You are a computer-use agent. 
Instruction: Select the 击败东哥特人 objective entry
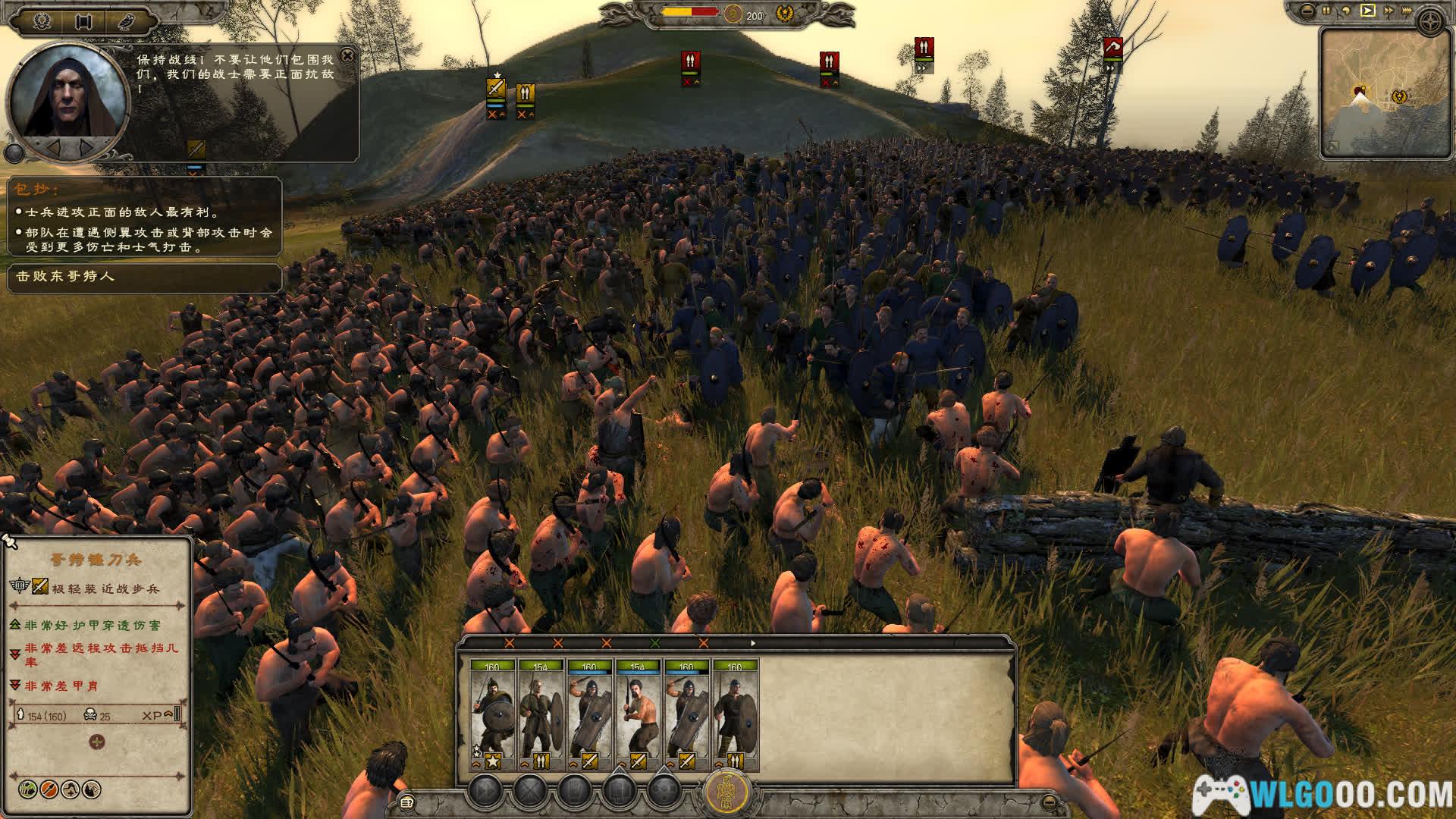[143, 277]
